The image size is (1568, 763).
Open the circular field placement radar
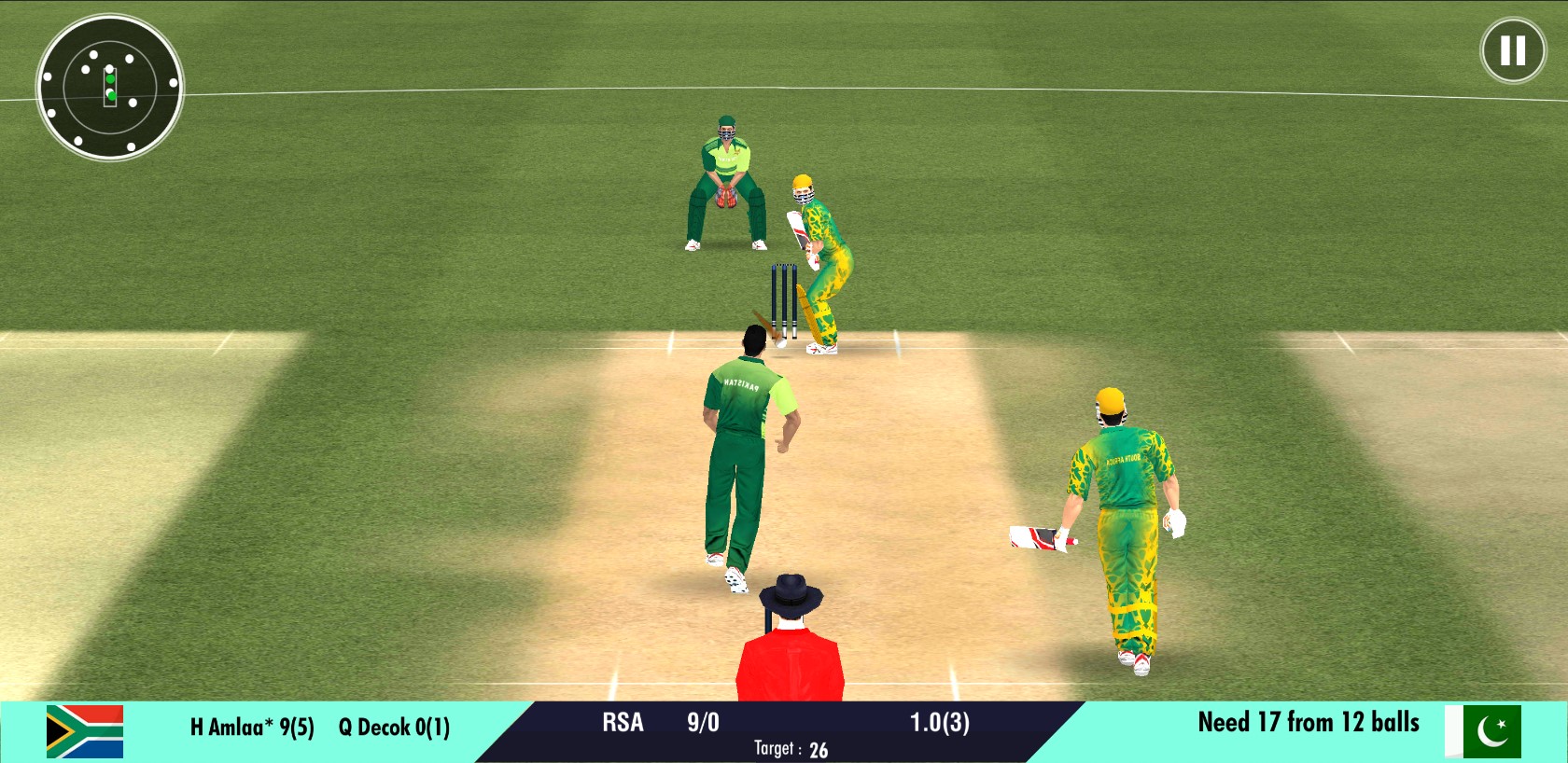click(109, 87)
